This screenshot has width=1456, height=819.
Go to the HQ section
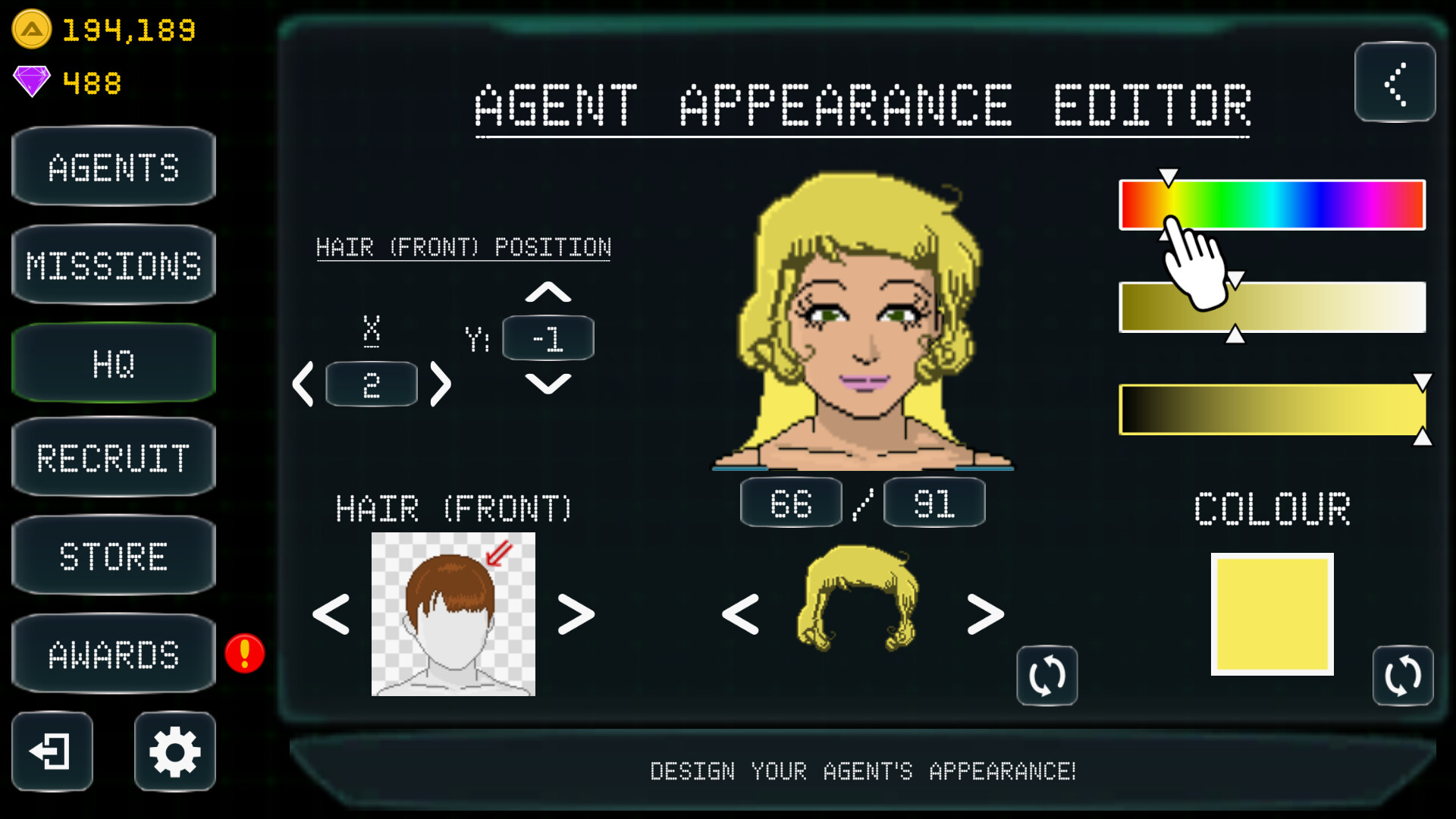[x=112, y=362]
